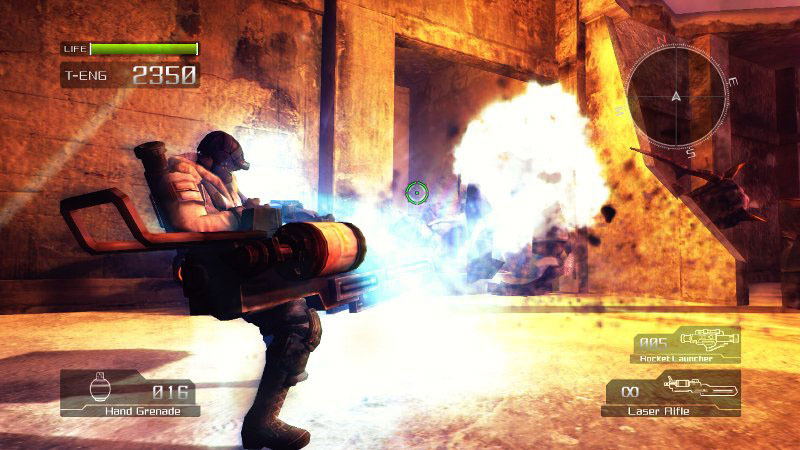Screen dimensions: 800x450
Task: Click the compass radar
Action: click(x=676, y=96)
